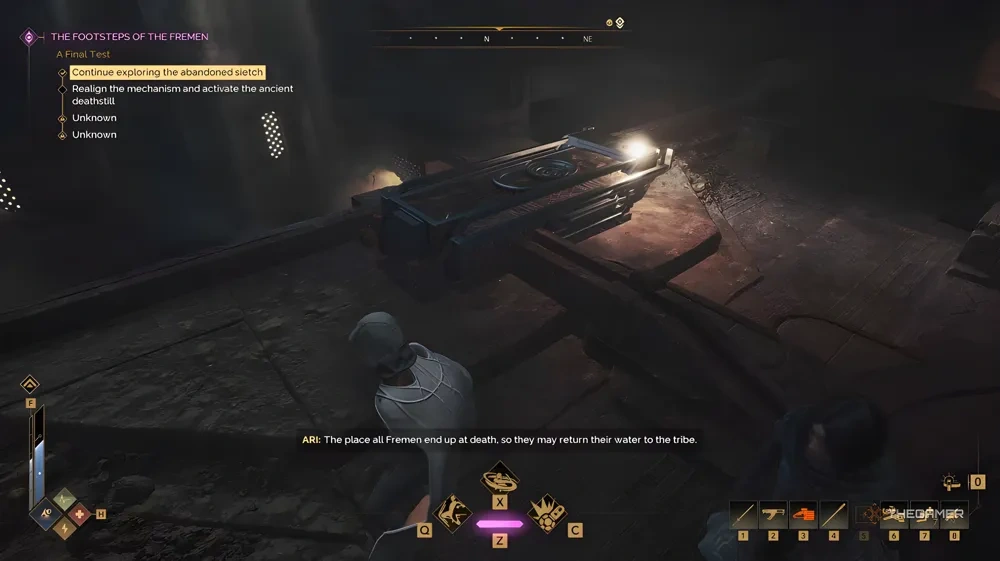
Task: Click the compass bar showing N and NE
Action: coord(498,39)
